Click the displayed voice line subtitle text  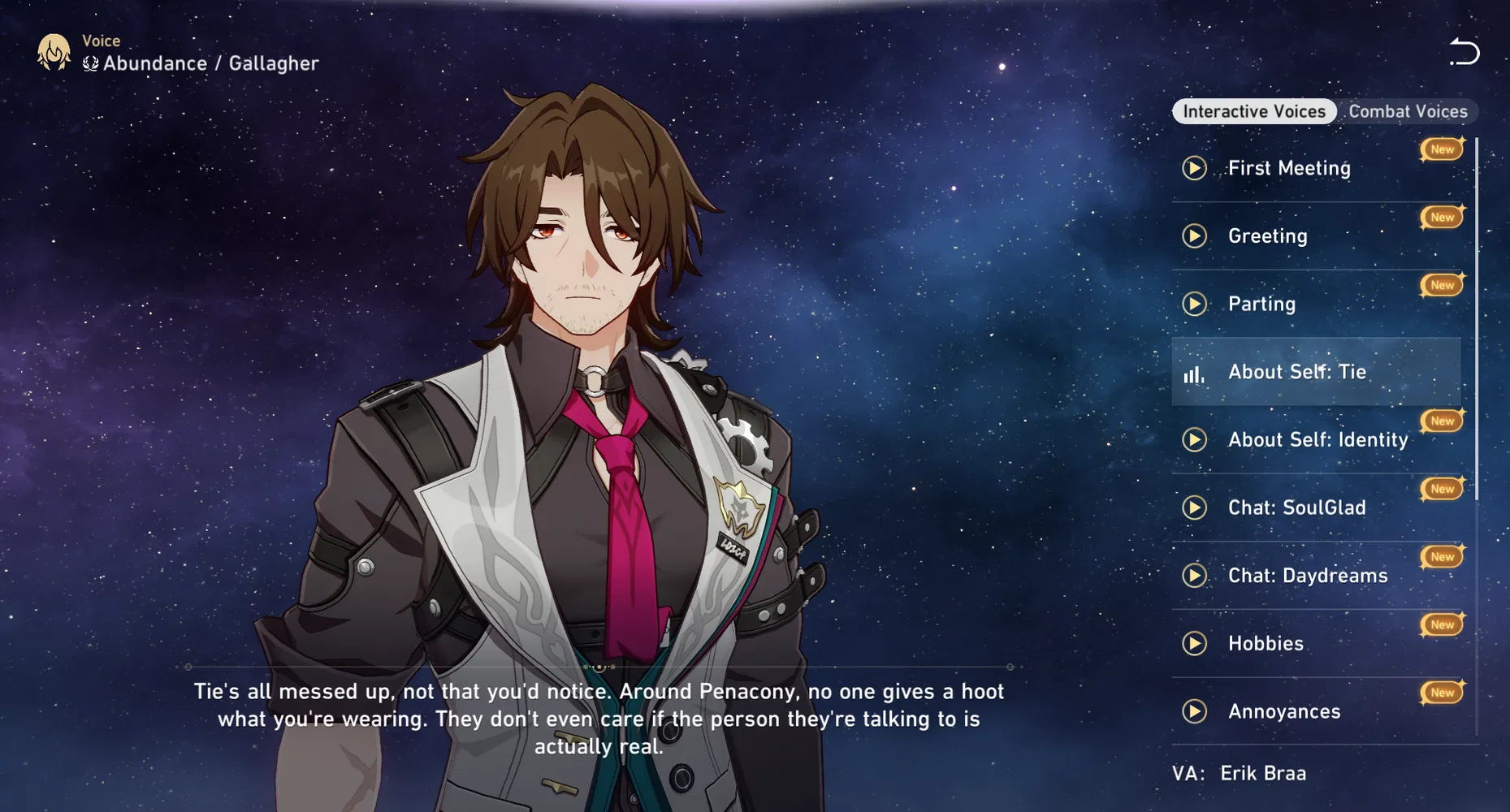click(601, 719)
